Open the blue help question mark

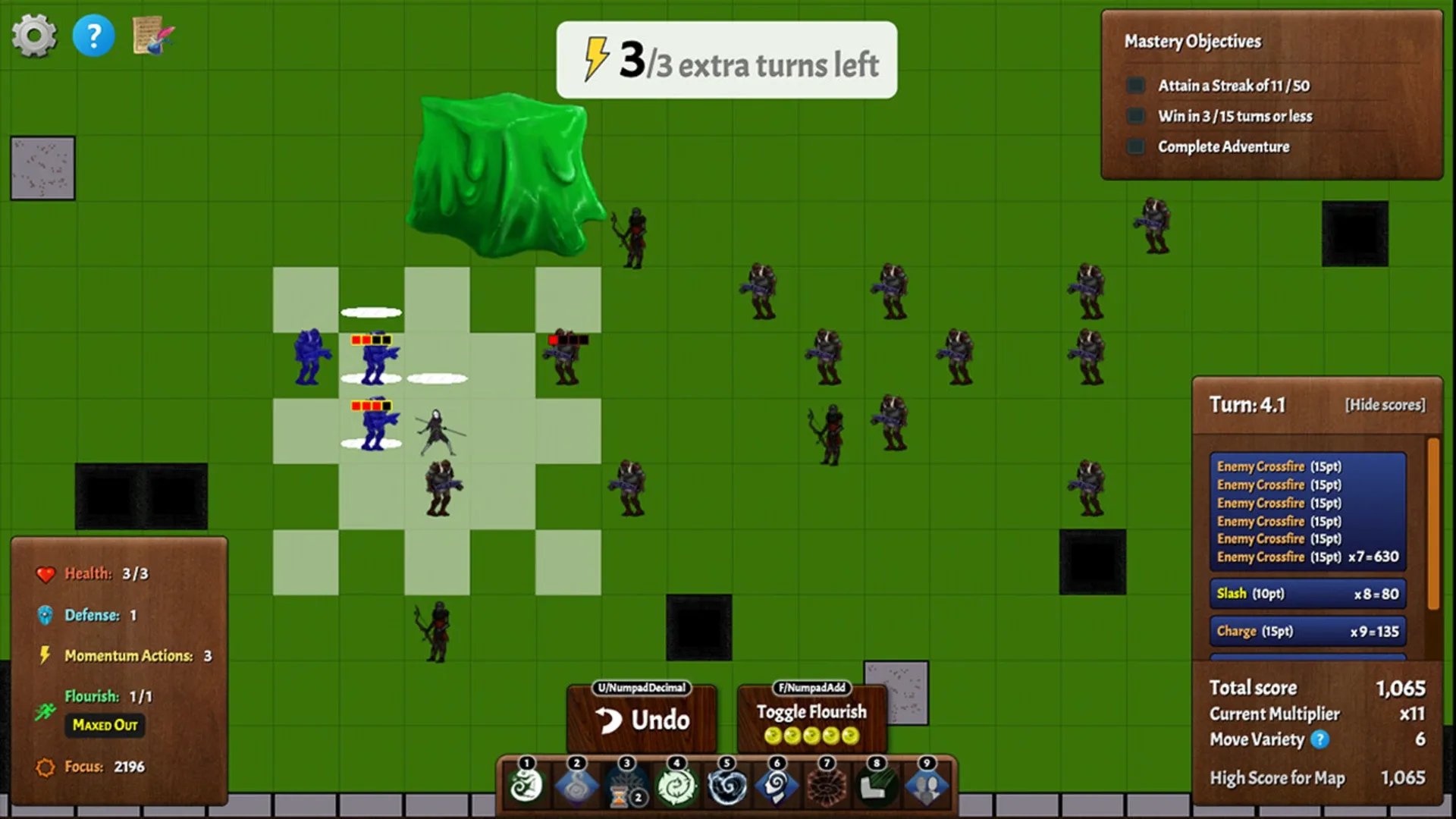tap(93, 34)
